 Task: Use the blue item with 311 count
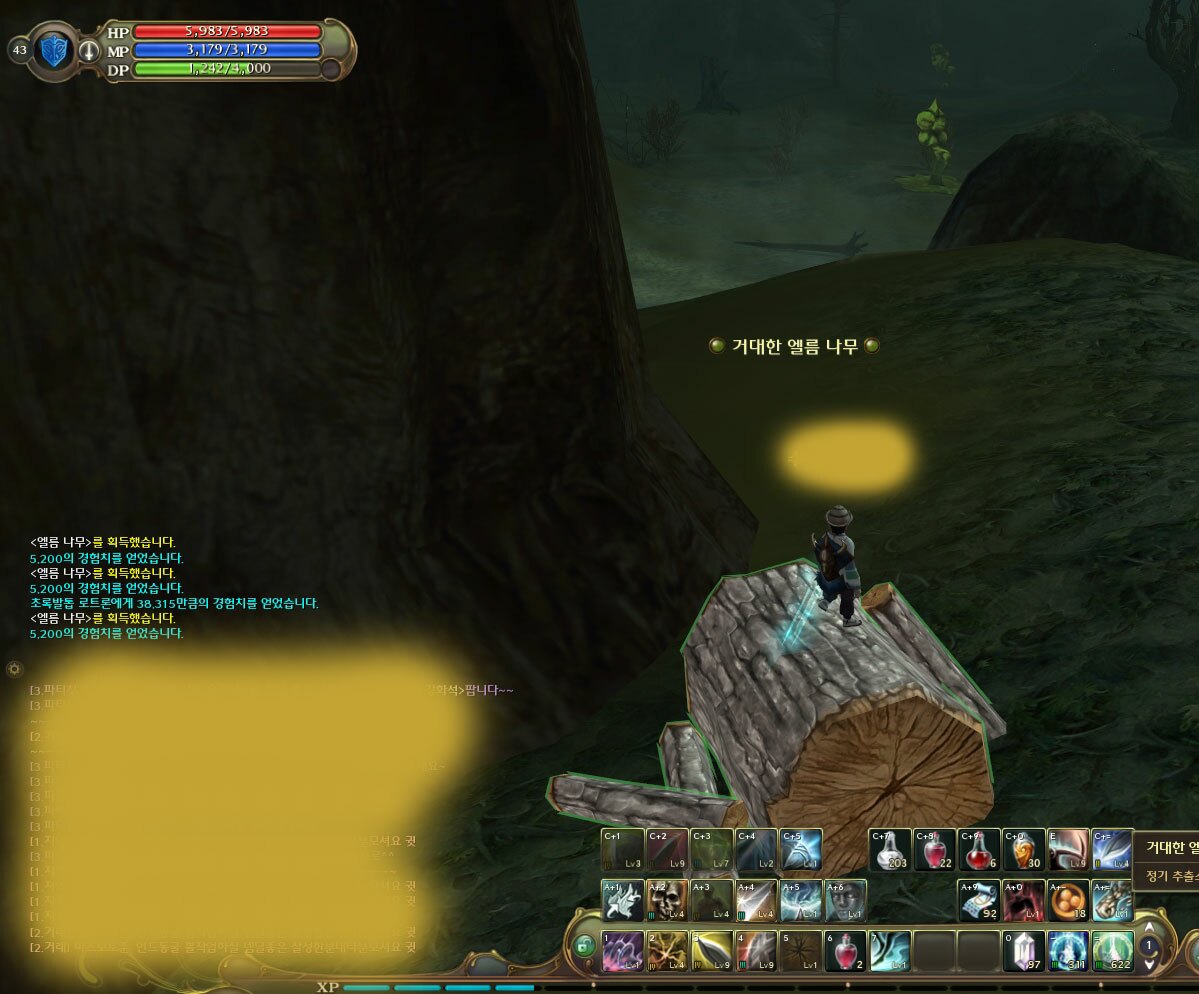click(x=1068, y=952)
